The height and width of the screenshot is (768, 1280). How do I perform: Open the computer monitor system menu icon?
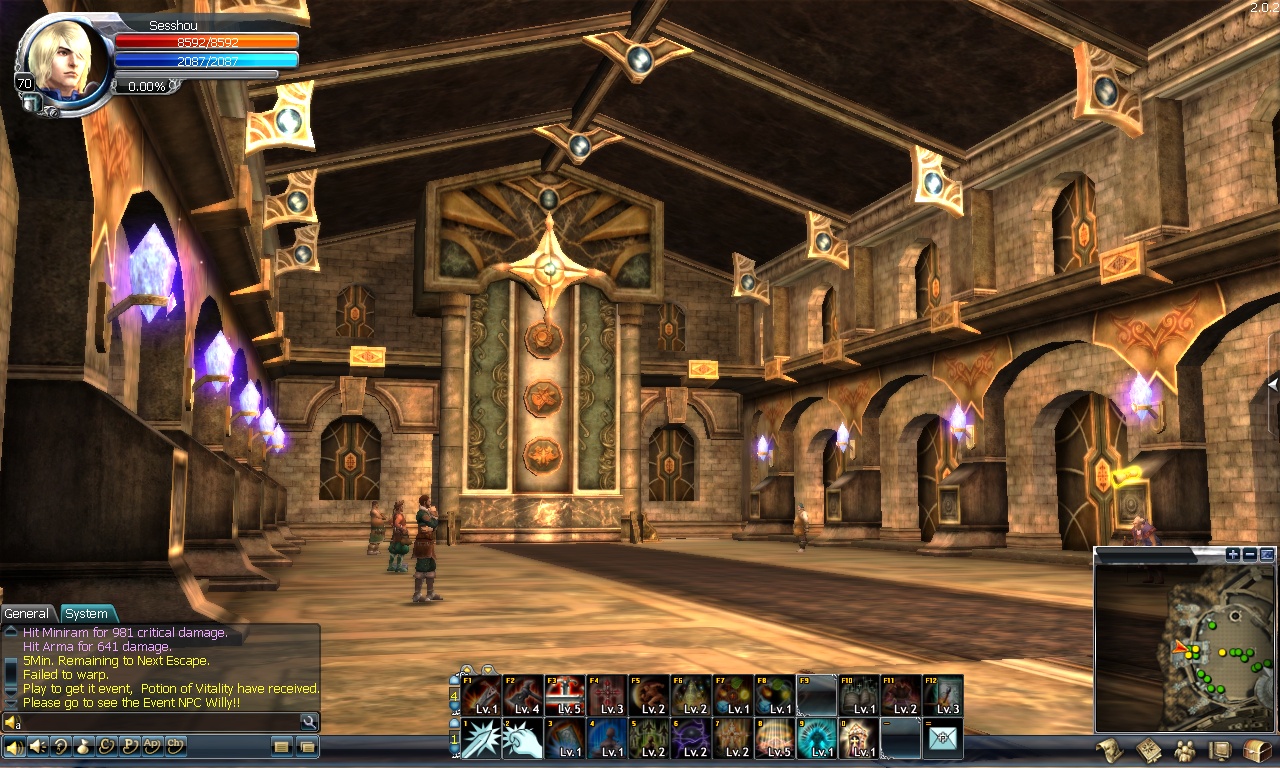click(1219, 749)
